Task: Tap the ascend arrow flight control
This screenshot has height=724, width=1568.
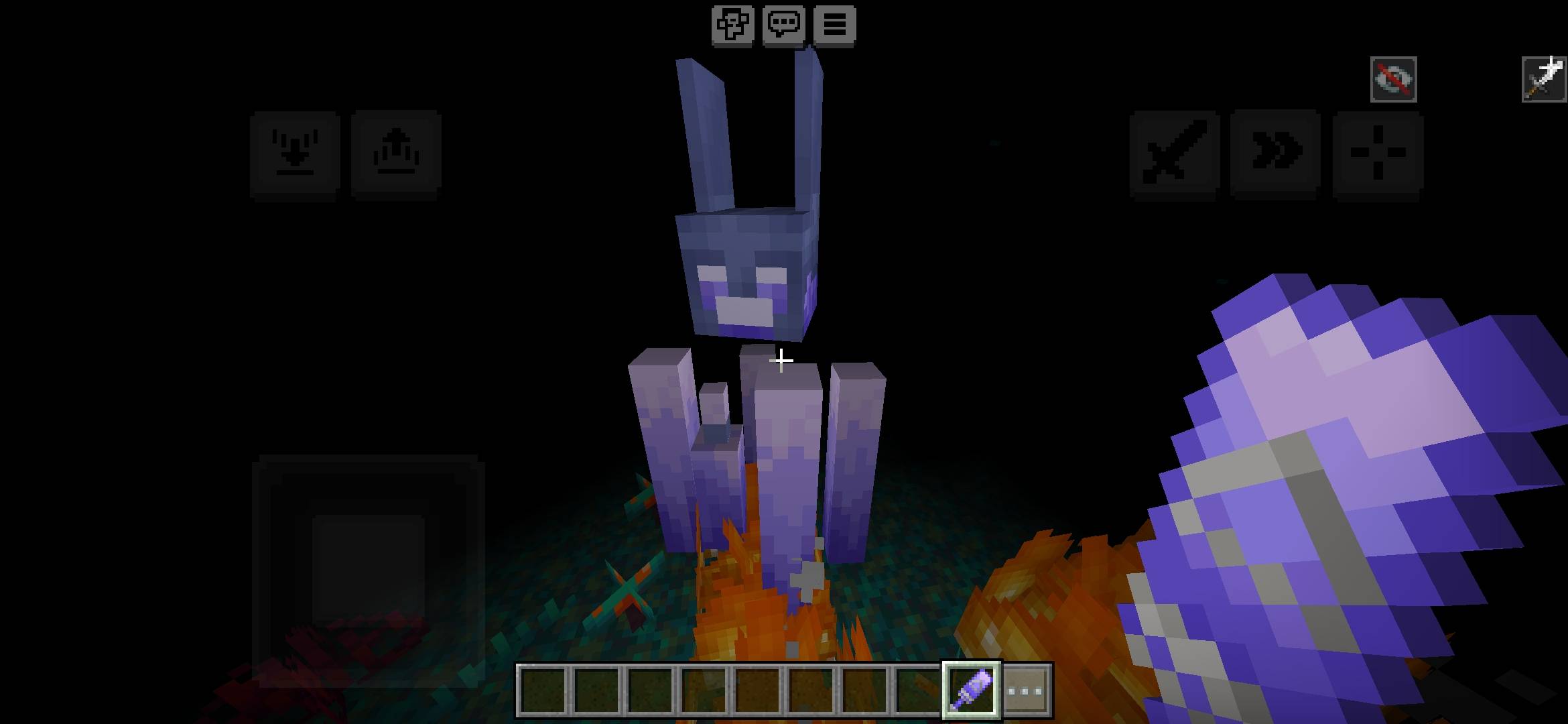Action: (396, 152)
